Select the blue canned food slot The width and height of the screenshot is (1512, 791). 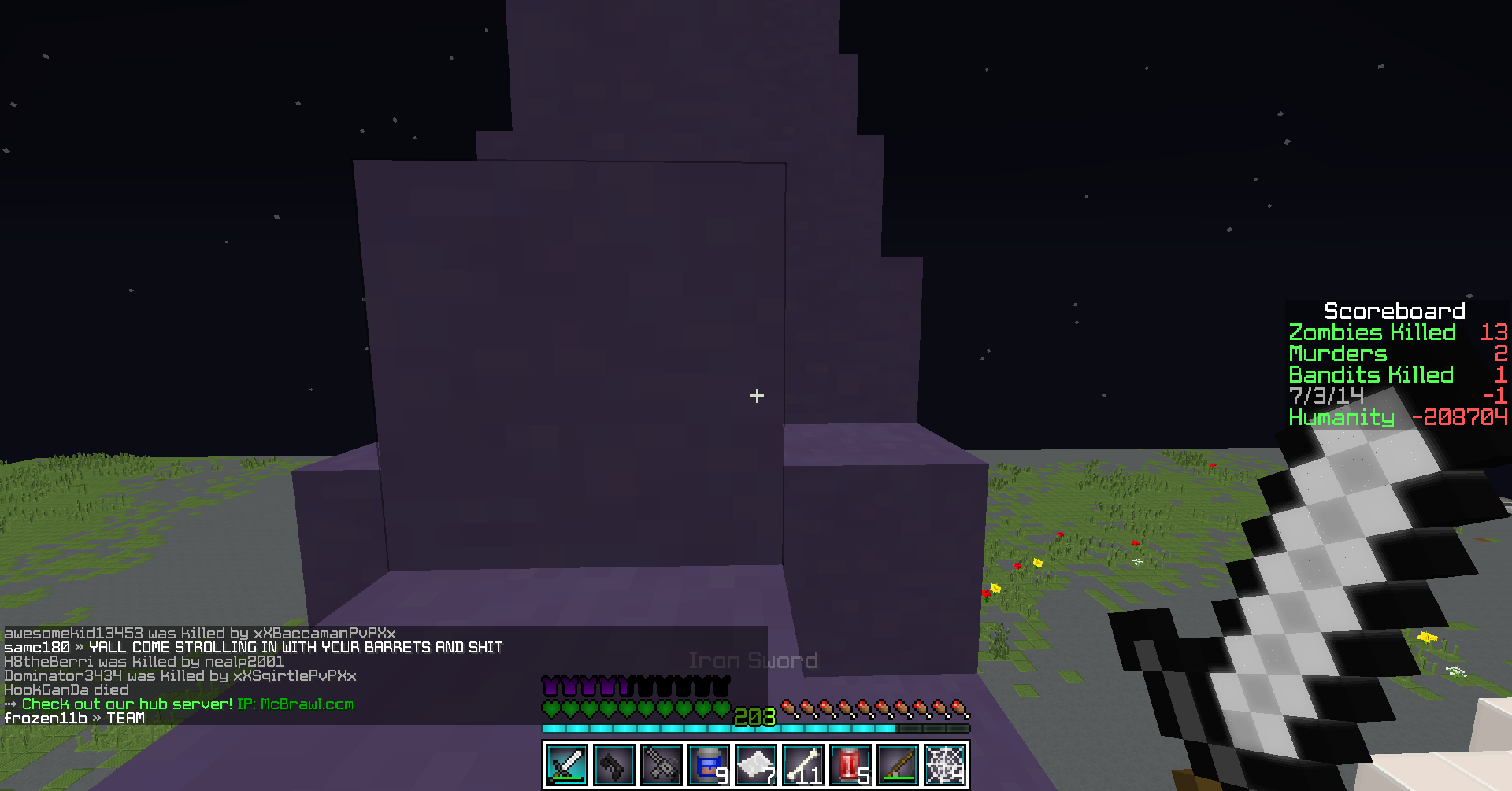(x=709, y=764)
